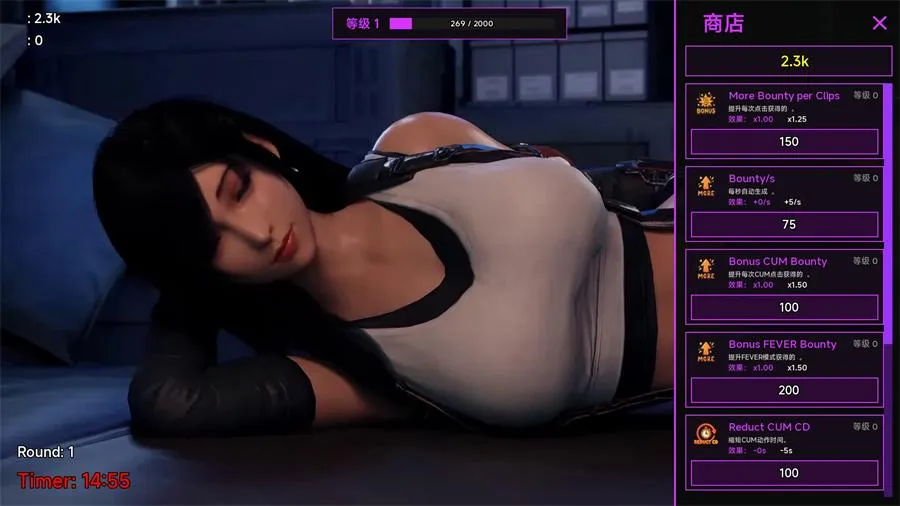Image resolution: width=900 pixels, height=506 pixels.
Task: Buy the Reduct CUM CD upgrade
Action: click(x=788, y=472)
